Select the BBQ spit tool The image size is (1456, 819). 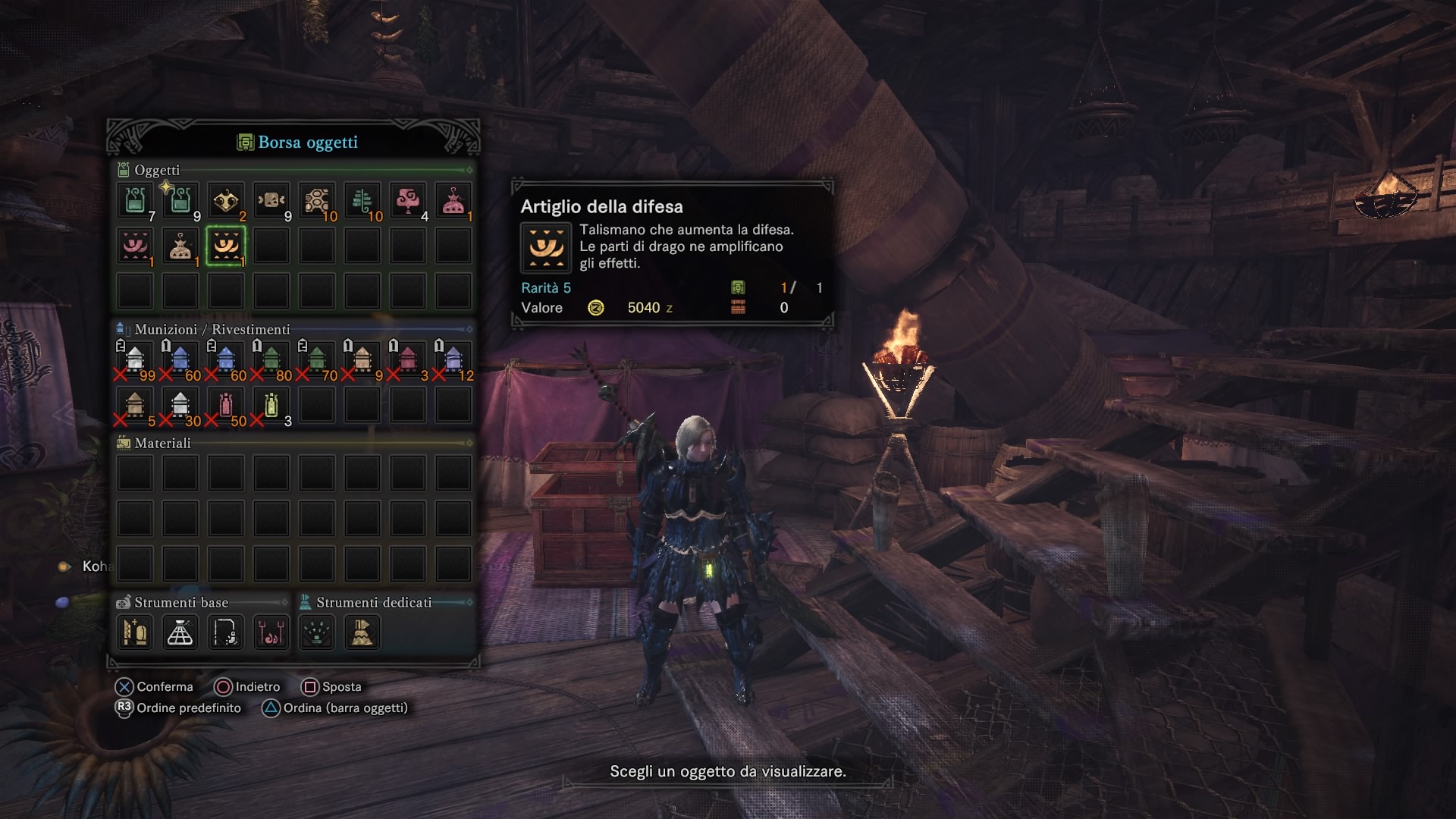coord(271,632)
